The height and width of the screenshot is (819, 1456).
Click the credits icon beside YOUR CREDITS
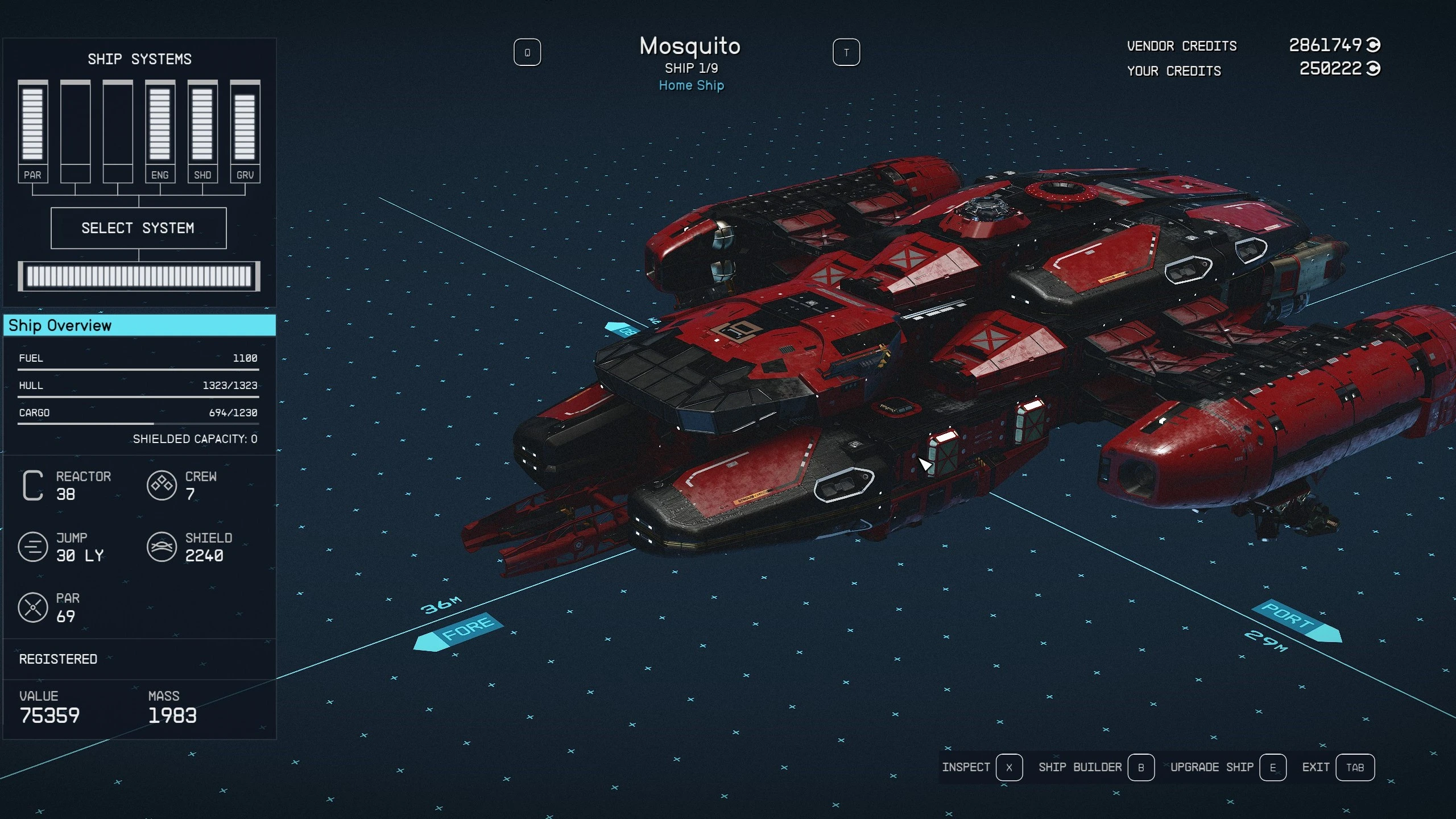pyautogui.click(x=1372, y=71)
